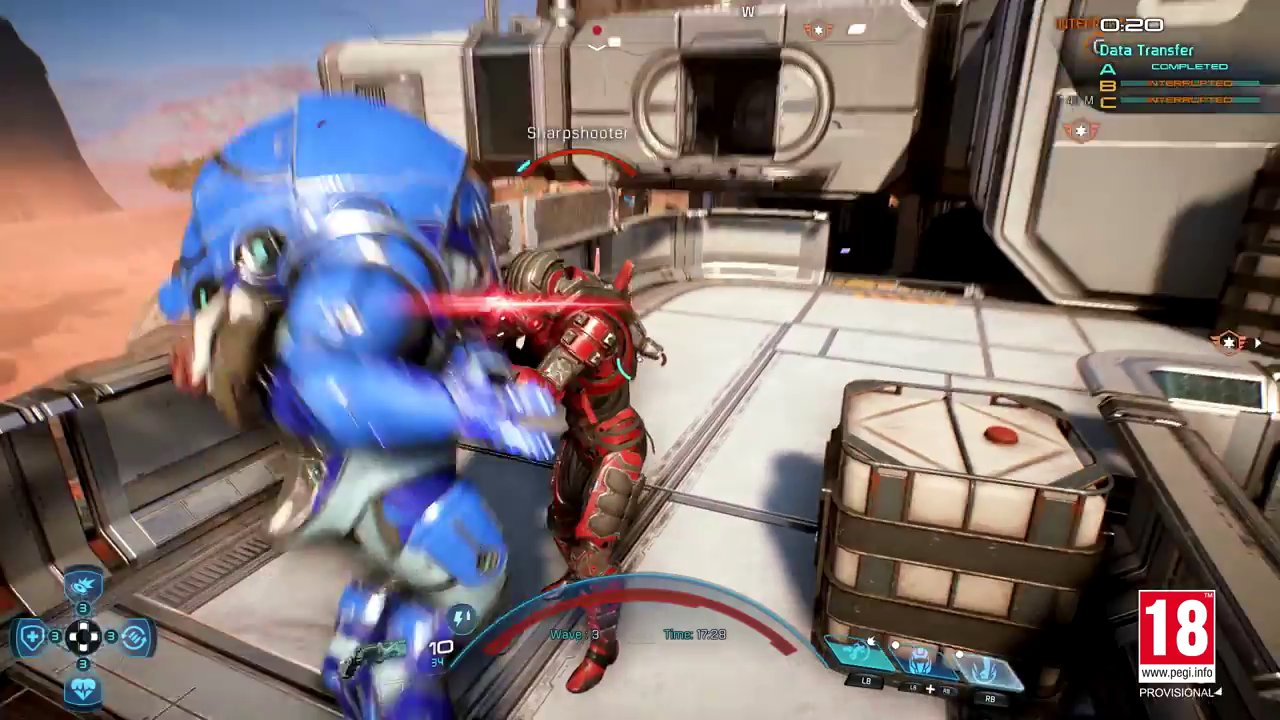
Task: Click the enemy marker icon near crates
Action: click(x=1228, y=342)
